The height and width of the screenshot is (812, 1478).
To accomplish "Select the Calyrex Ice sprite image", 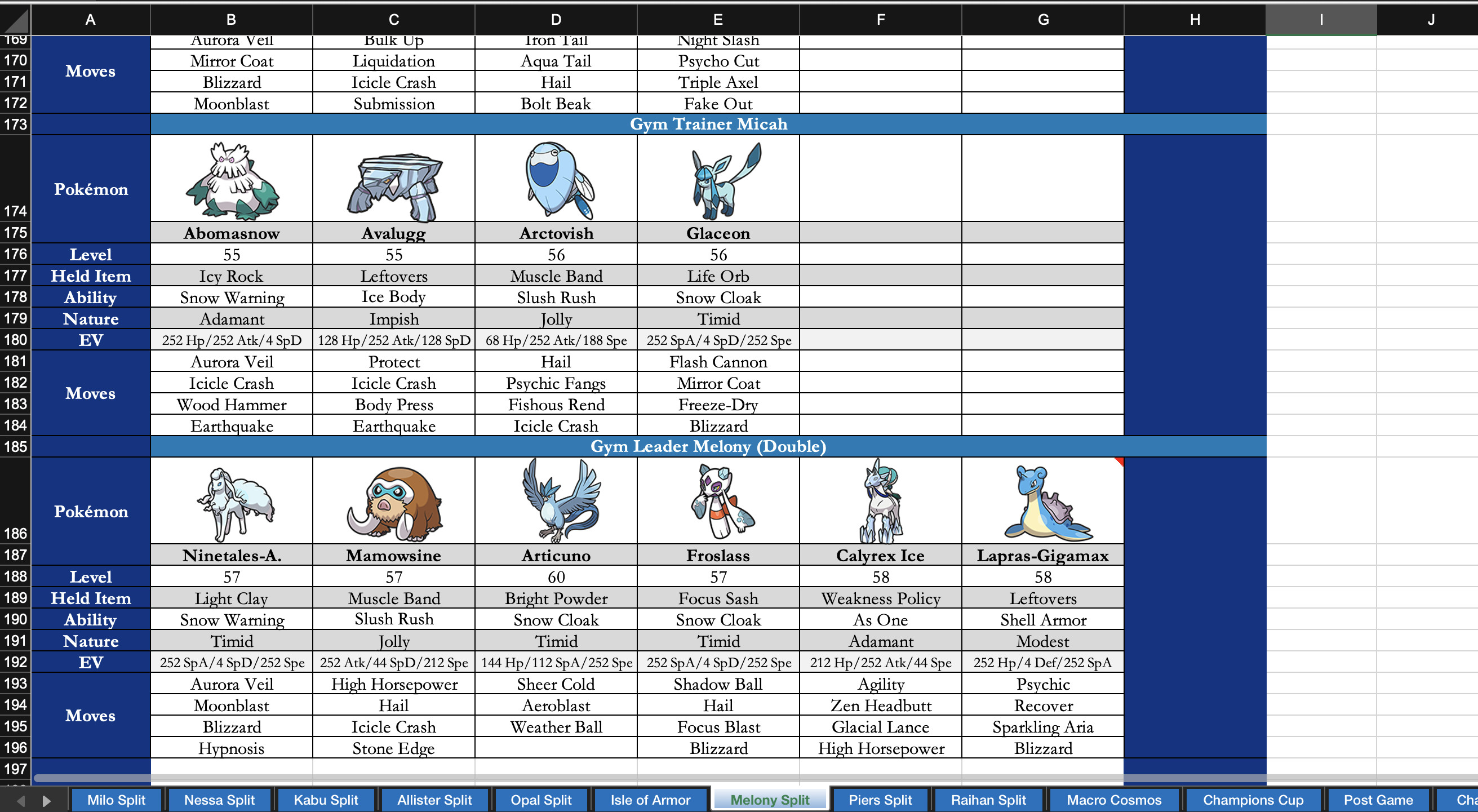I will 880,501.
